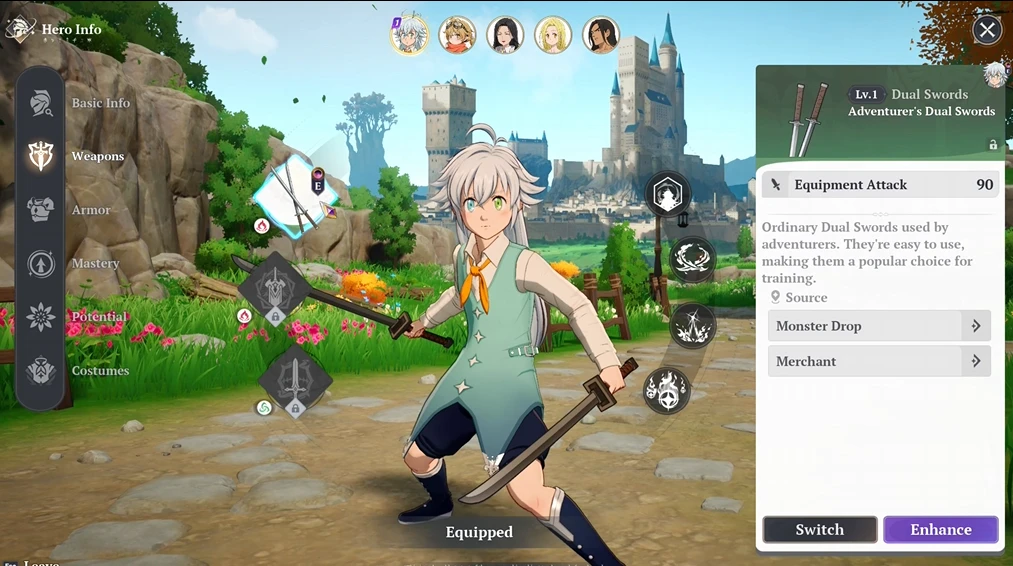Viewport: 1013px width, 566px height.
Task: Click the locked longsword weapon slot
Action: click(294, 380)
